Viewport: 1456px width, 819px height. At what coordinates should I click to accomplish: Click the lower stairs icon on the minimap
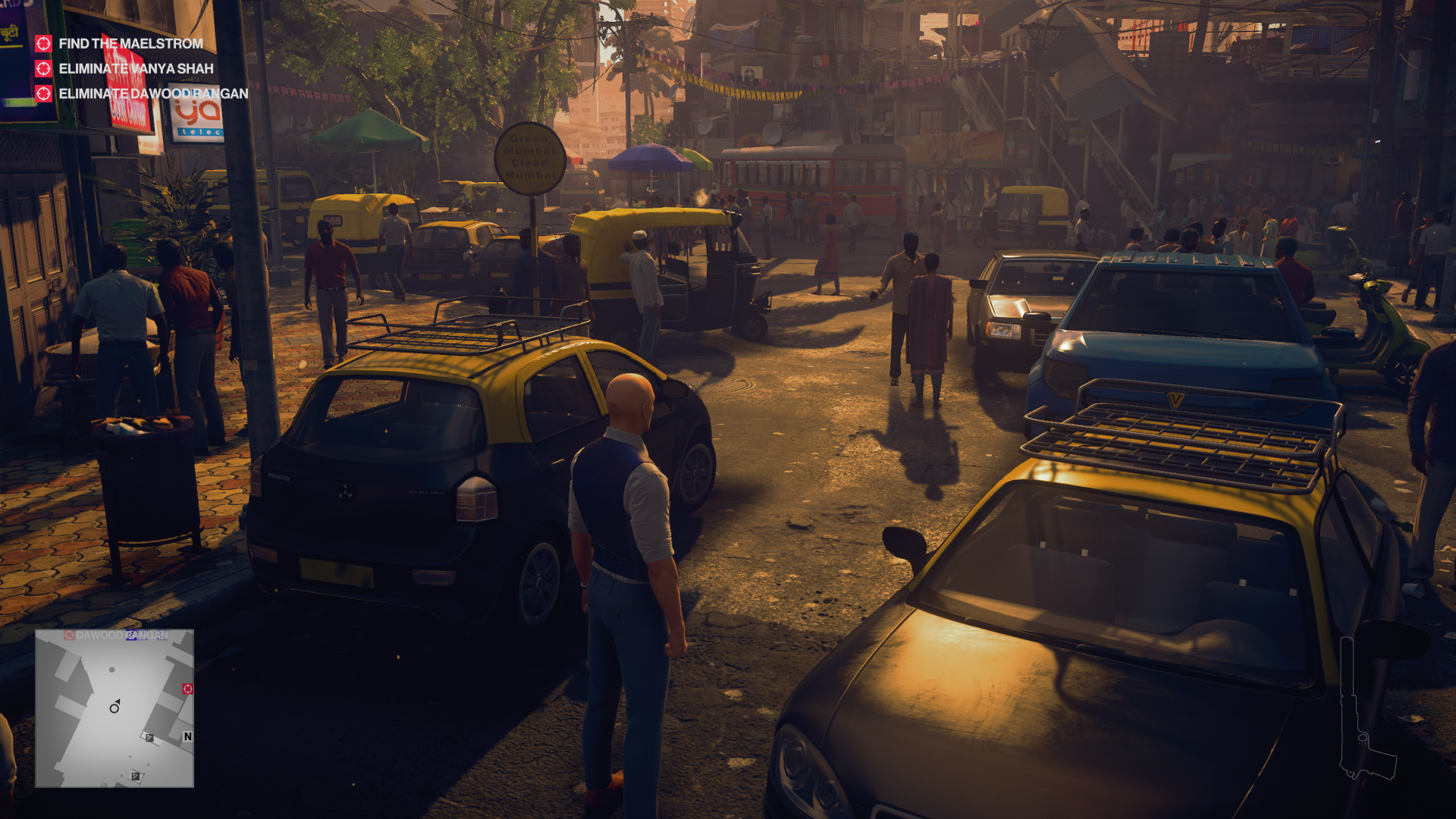[135, 776]
